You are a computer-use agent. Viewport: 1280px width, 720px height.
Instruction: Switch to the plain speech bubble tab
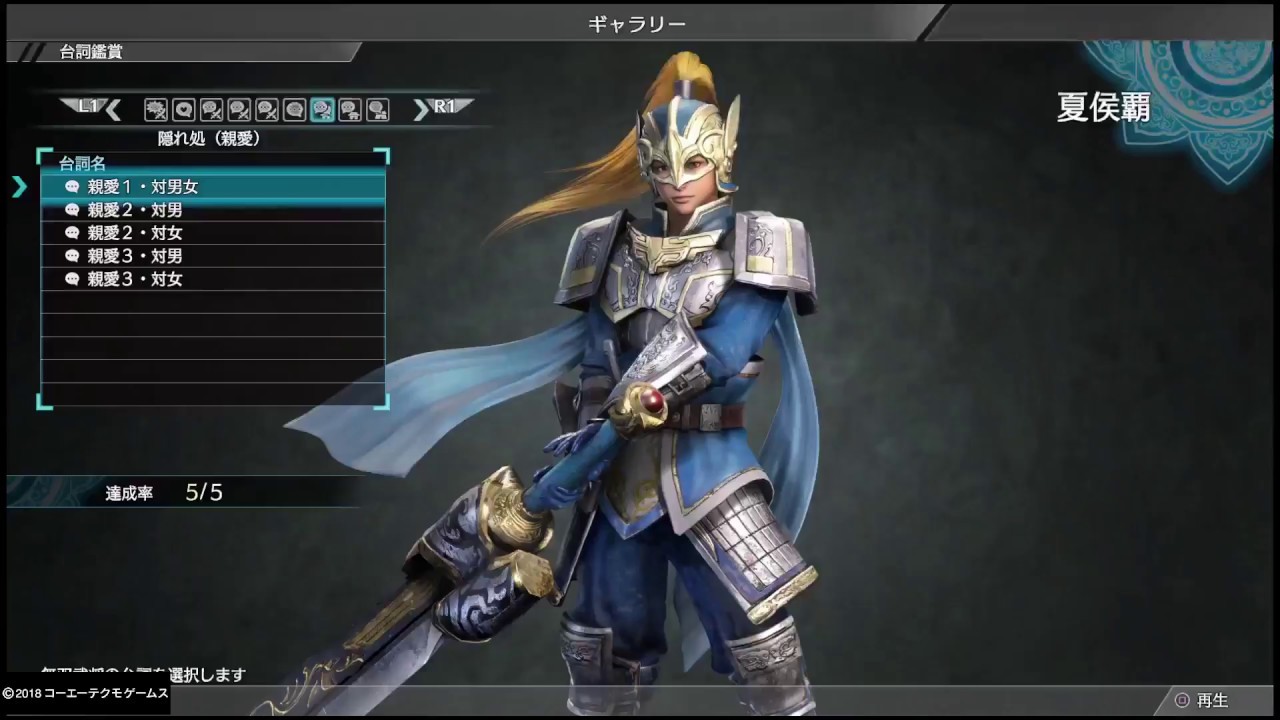[294, 109]
